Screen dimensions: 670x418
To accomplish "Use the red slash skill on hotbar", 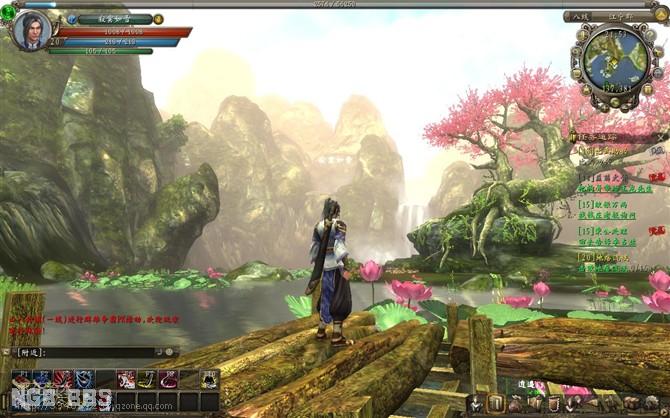I will [x=62, y=378].
